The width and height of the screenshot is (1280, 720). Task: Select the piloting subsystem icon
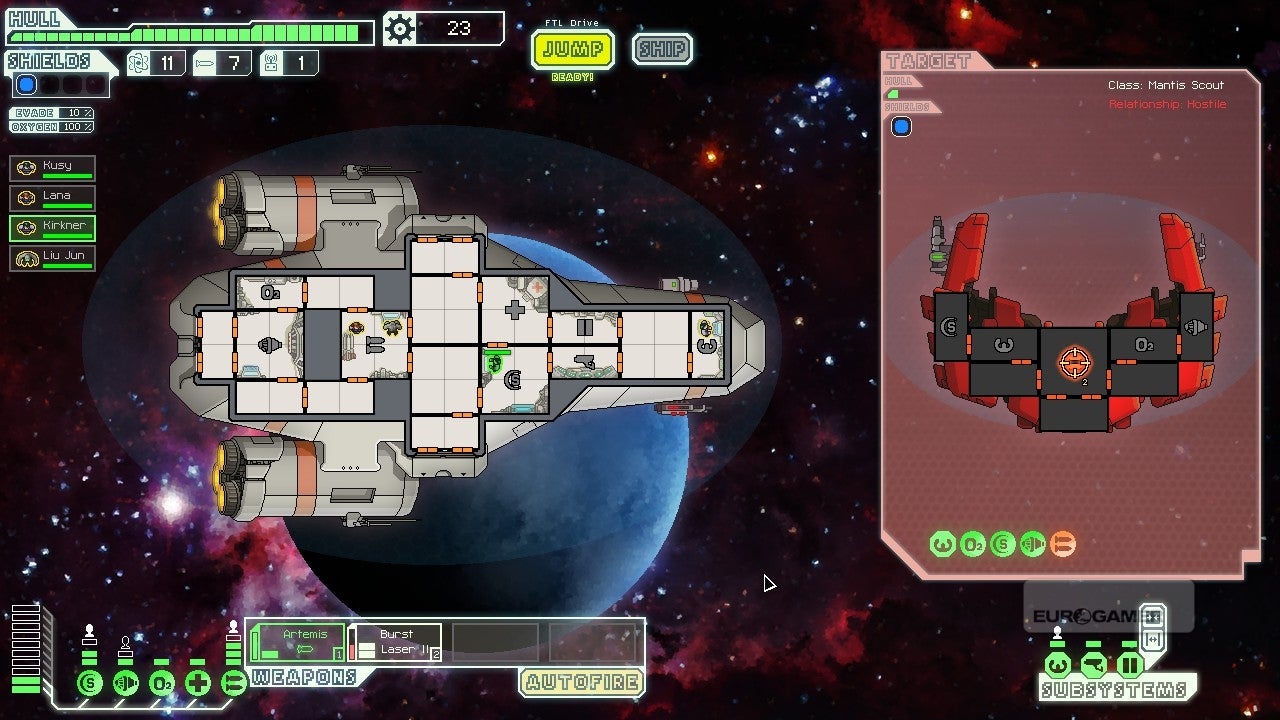click(x=1058, y=665)
